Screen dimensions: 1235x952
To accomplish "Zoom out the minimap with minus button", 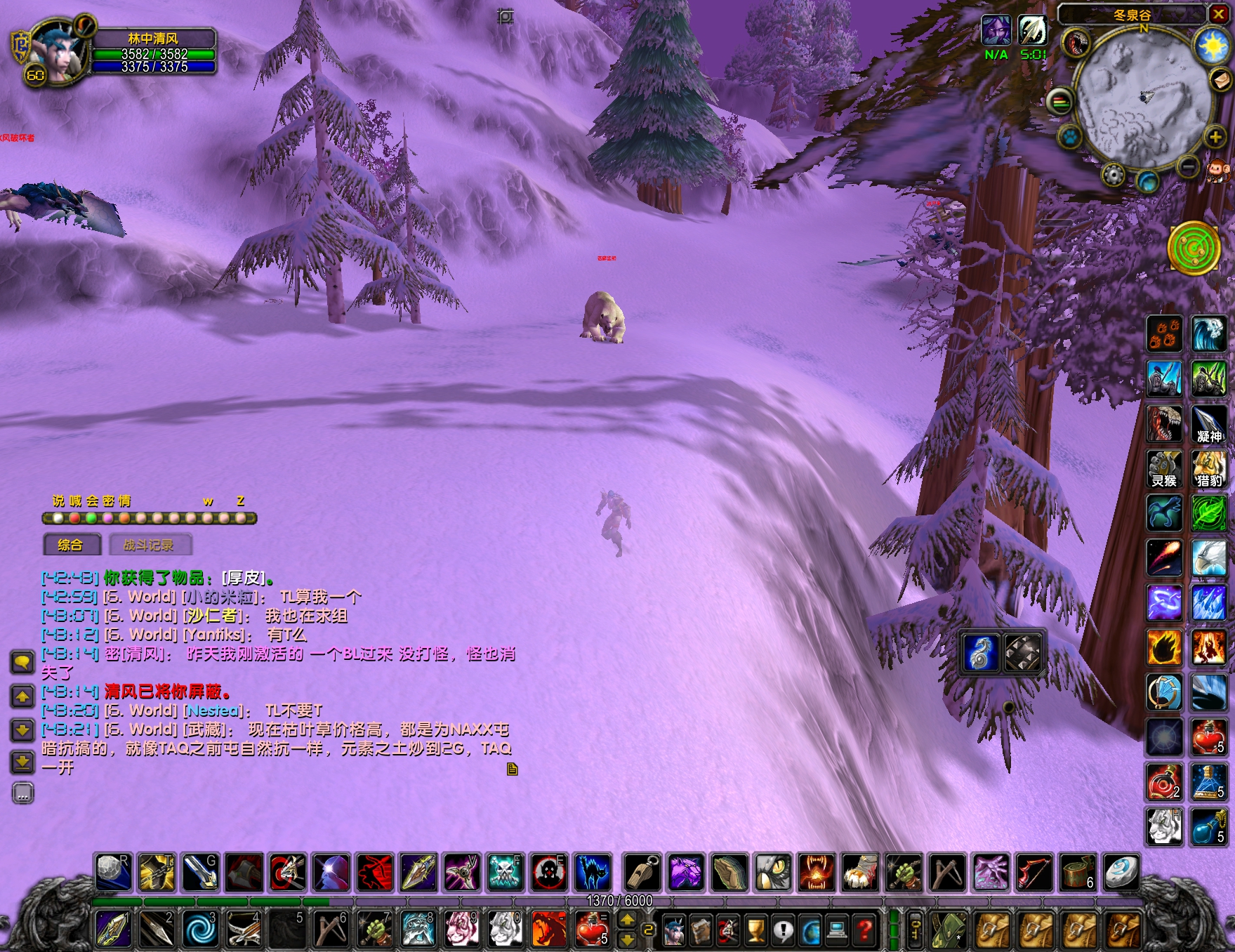I will click(x=1188, y=166).
